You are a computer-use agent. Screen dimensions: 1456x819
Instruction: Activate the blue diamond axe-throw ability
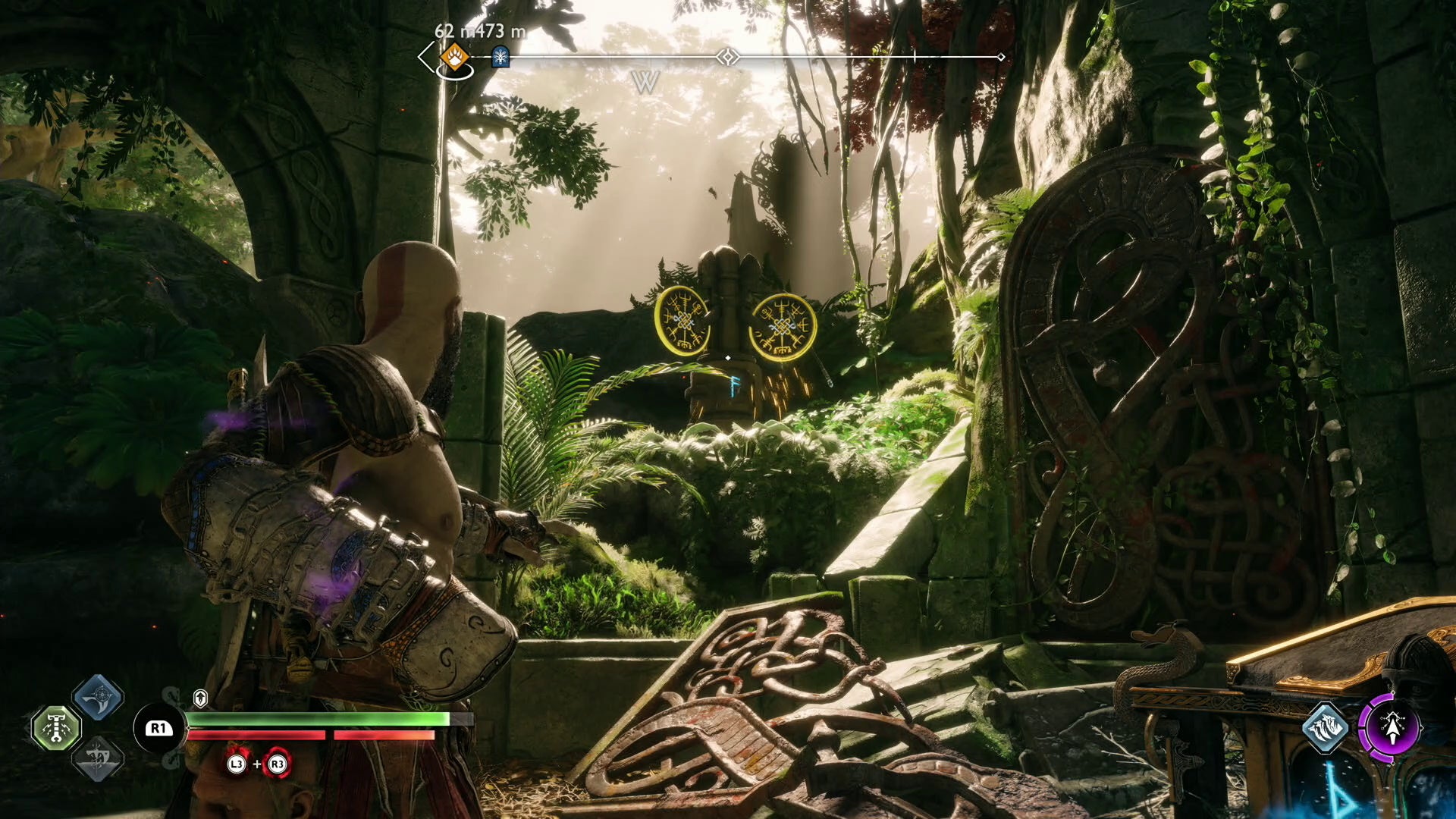98,697
